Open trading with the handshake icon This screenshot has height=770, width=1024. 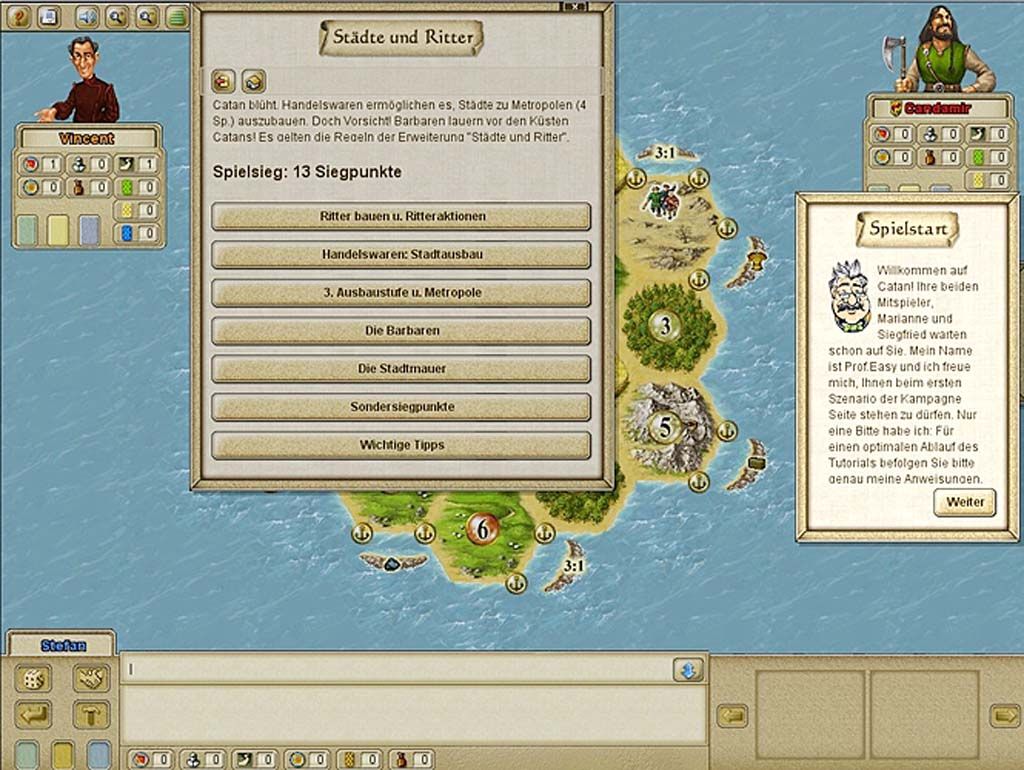coord(91,678)
